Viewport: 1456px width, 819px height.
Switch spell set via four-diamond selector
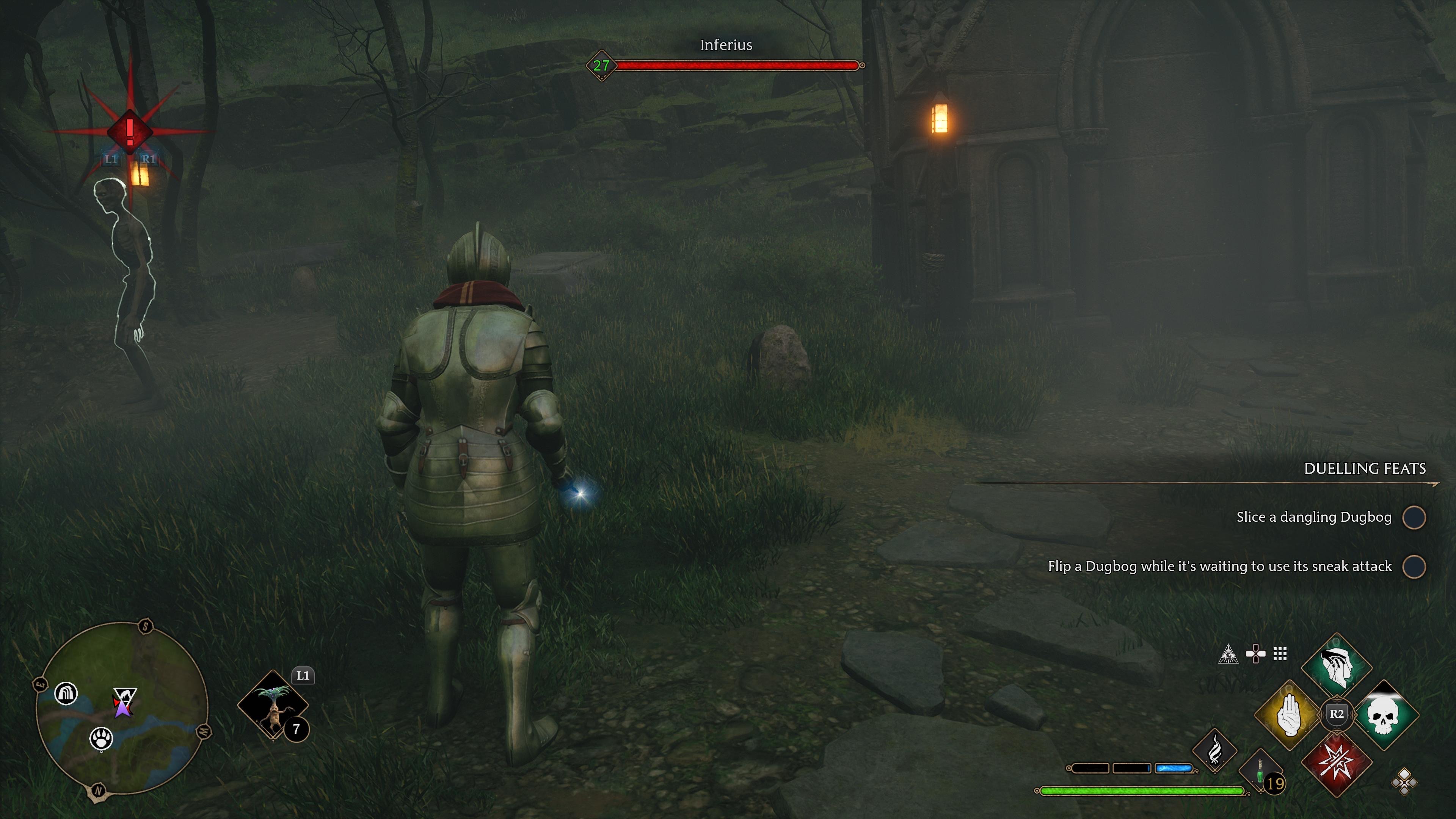point(1404,782)
